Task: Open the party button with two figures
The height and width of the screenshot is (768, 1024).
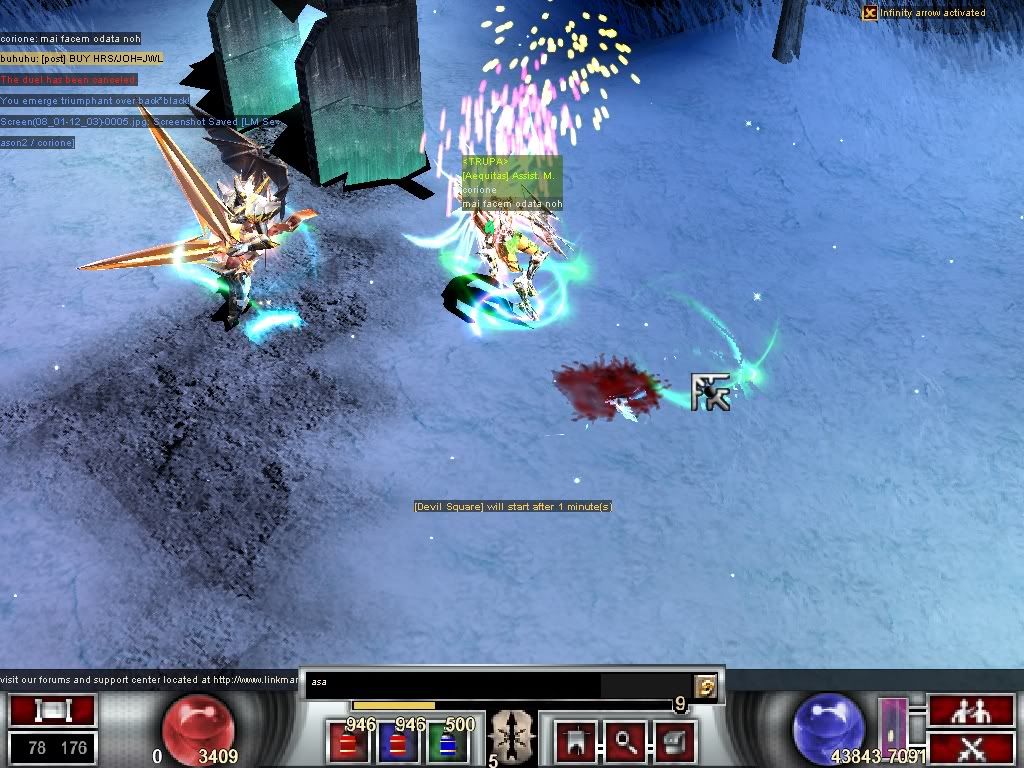Action: (x=955, y=711)
